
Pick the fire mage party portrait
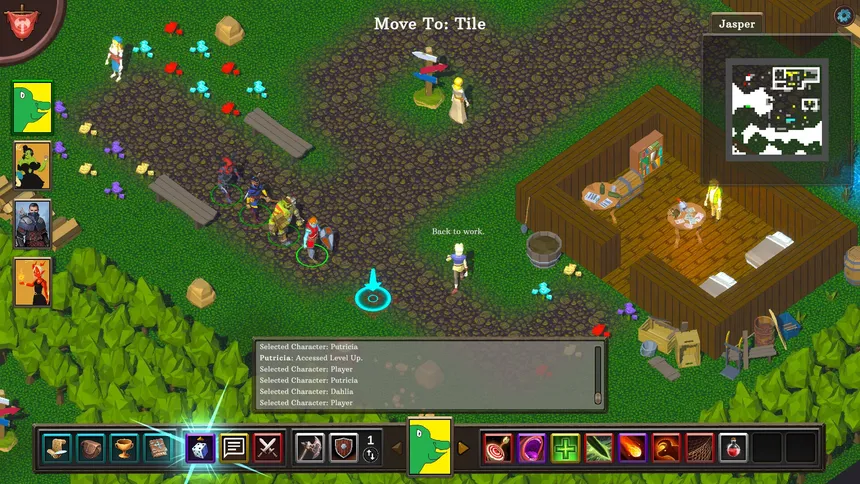pyautogui.click(x=32, y=281)
